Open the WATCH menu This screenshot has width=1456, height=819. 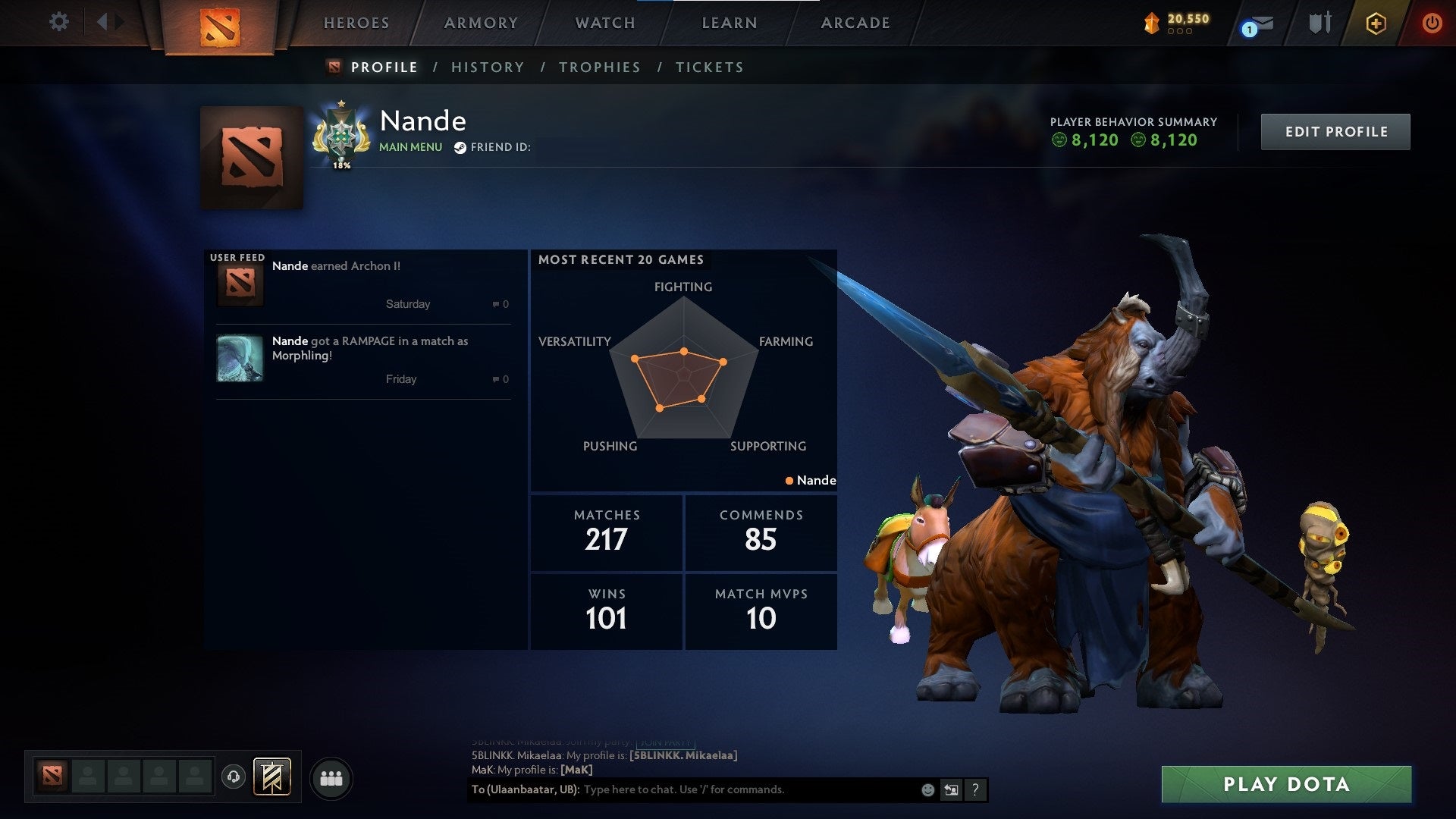[604, 23]
